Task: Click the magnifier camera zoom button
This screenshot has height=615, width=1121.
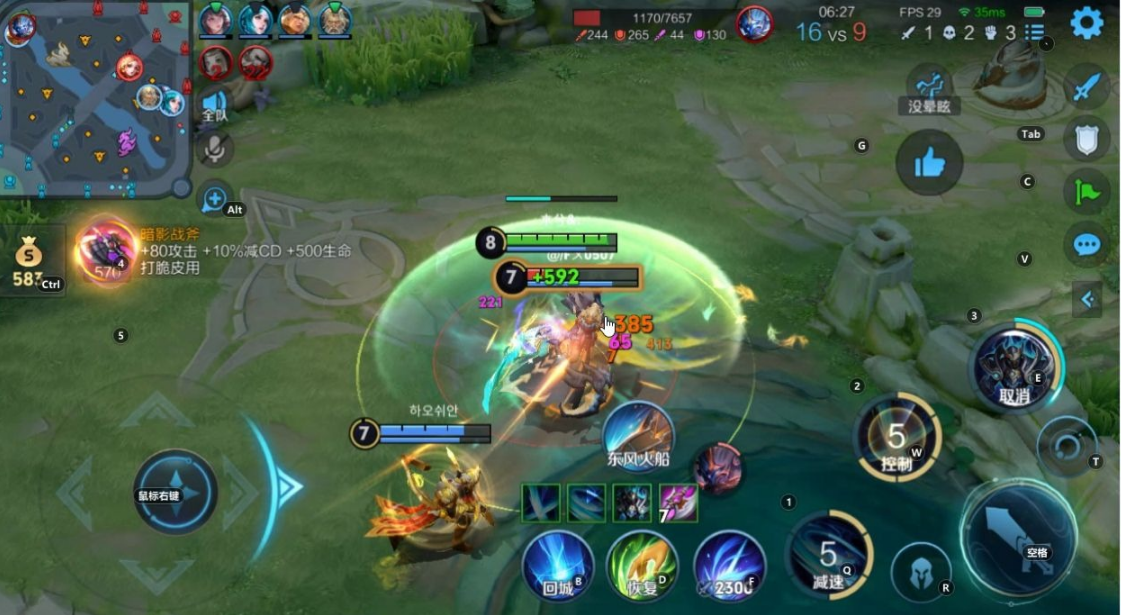Action: pos(214,199)
